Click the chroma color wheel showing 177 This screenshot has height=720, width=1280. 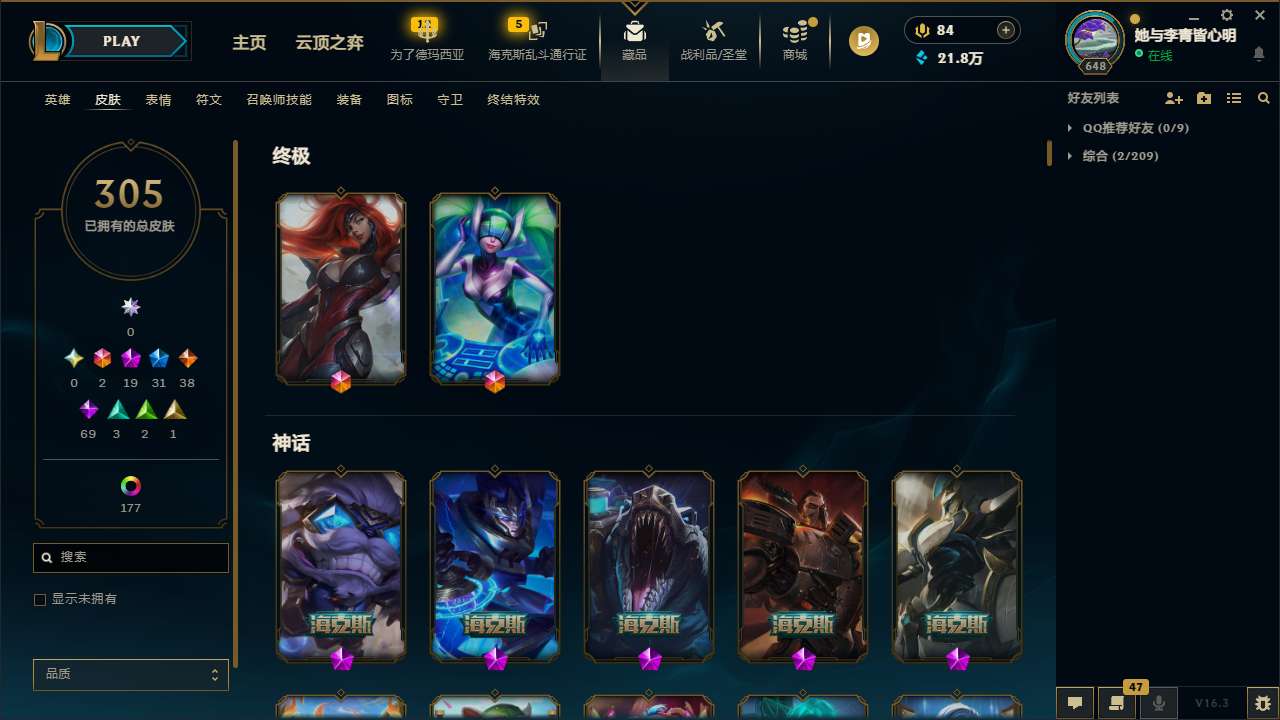(130, 486)
